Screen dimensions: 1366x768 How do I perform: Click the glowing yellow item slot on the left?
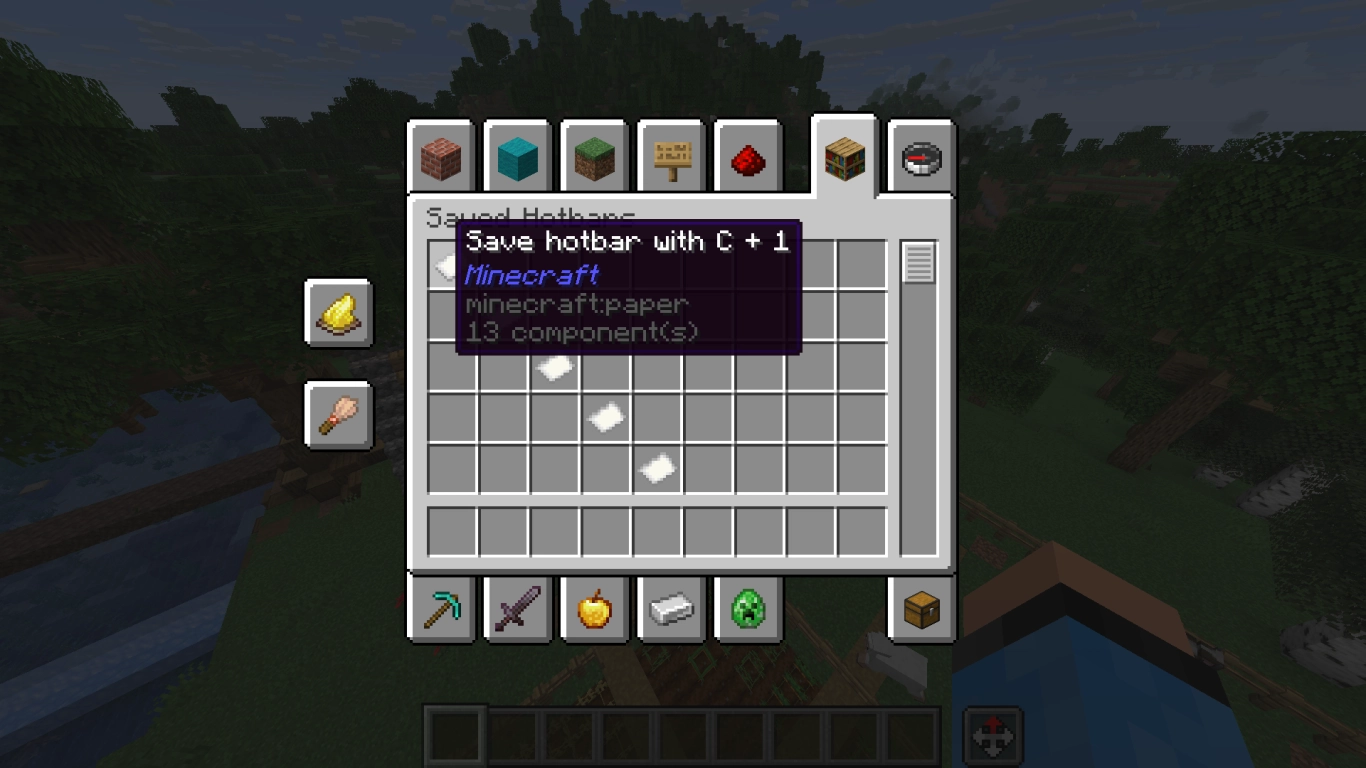point(338,313)
